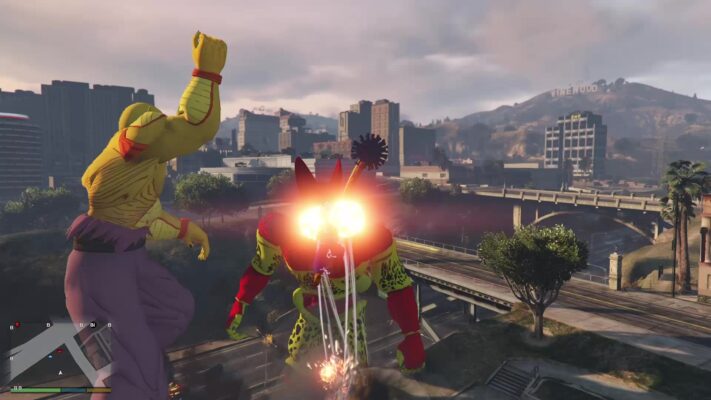Select the white player arrow on the minimap

pos(60,373)
